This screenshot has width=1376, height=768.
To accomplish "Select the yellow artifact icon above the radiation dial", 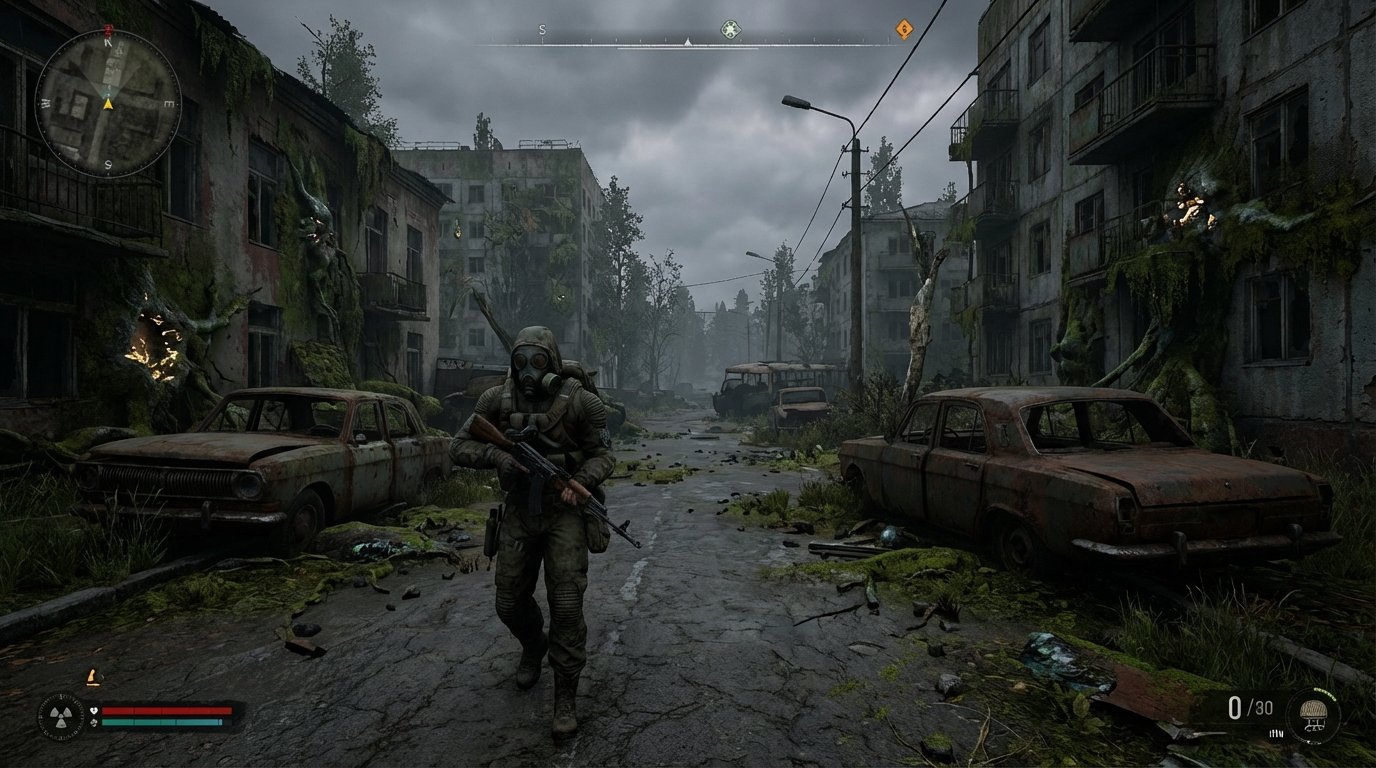I will tap(93, 678).
